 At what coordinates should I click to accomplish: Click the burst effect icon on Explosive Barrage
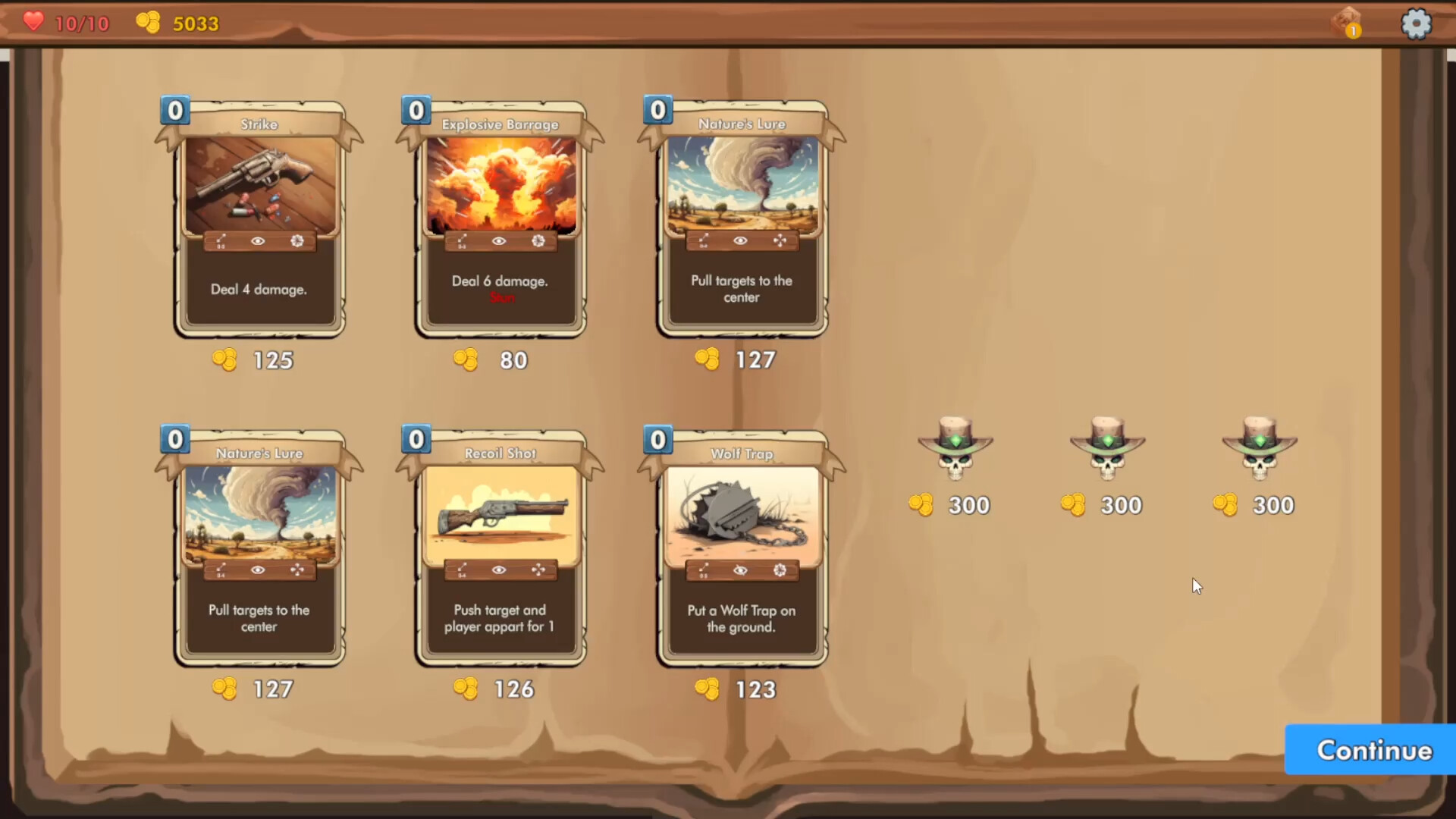537,241
